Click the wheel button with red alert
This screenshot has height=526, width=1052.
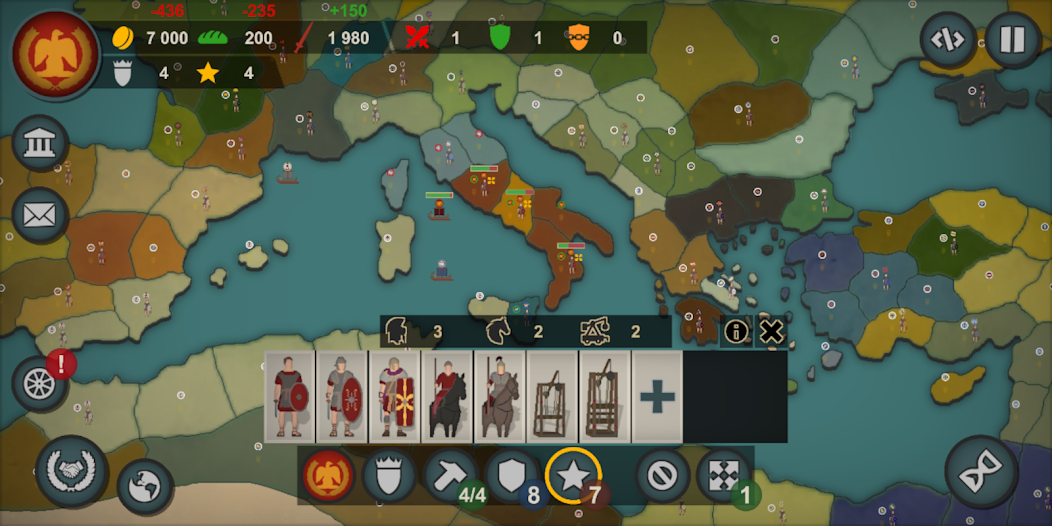coord(40,383)
